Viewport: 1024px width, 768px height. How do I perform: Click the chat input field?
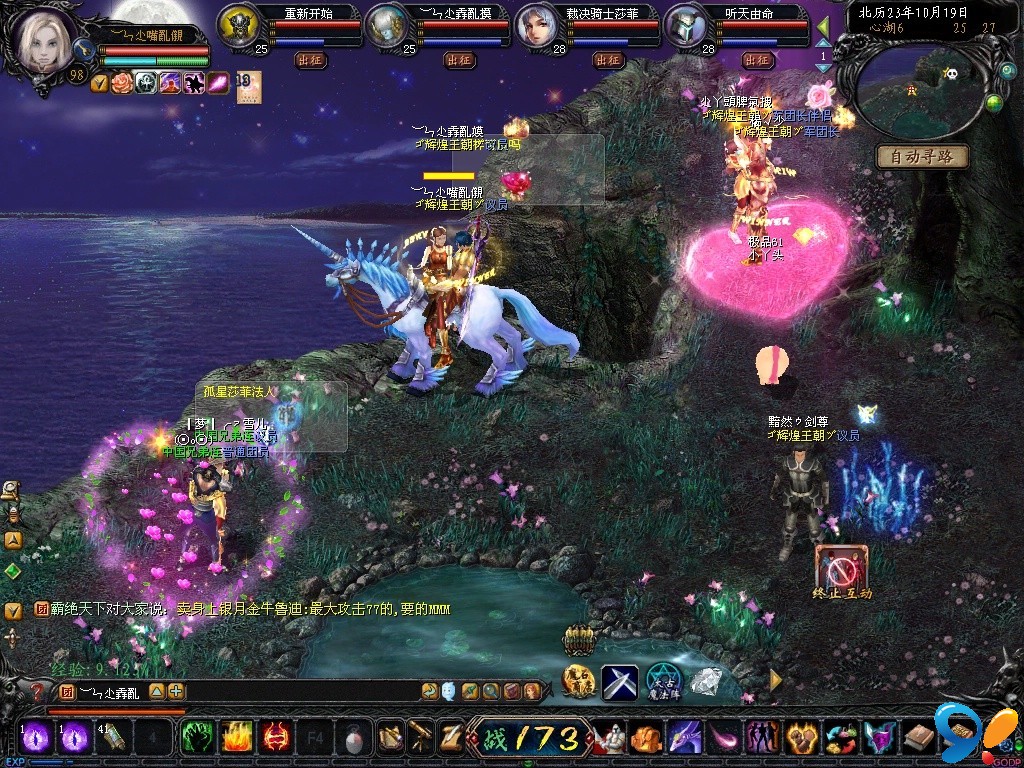tap(290, 691)
